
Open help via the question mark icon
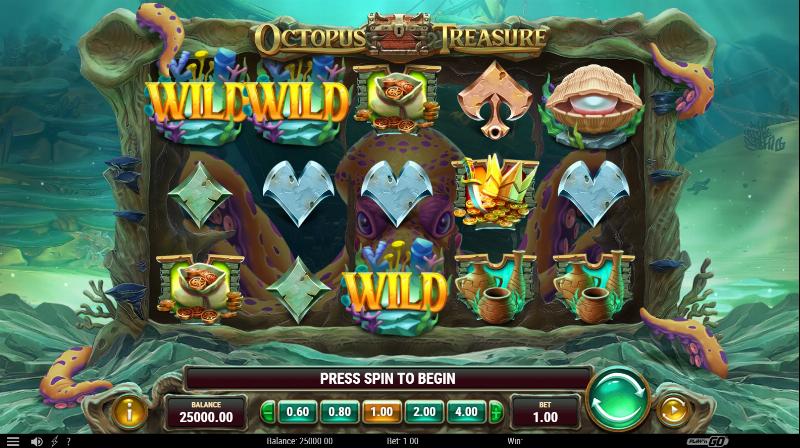pyautogui.click(x=68, y=441)
